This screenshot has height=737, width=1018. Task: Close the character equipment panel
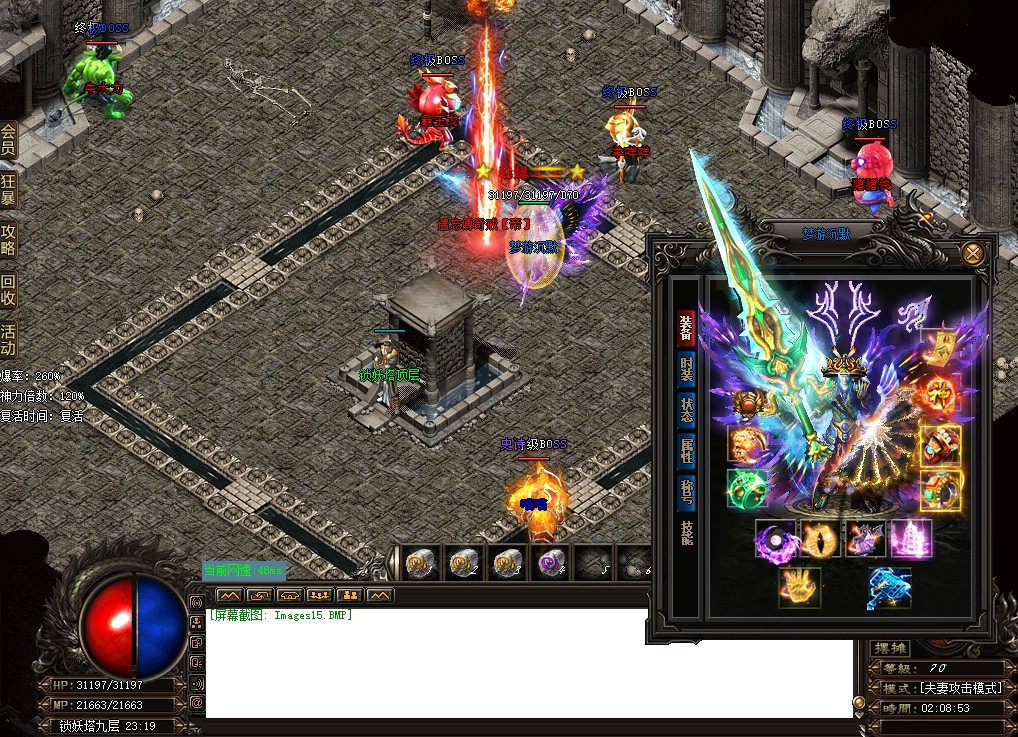(x=972, y=254)
